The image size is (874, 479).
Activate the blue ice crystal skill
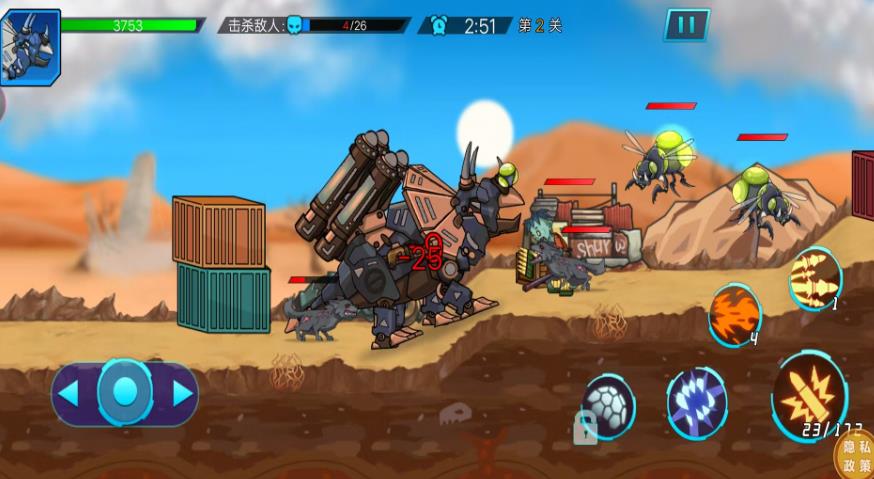[x=696, y=402]
